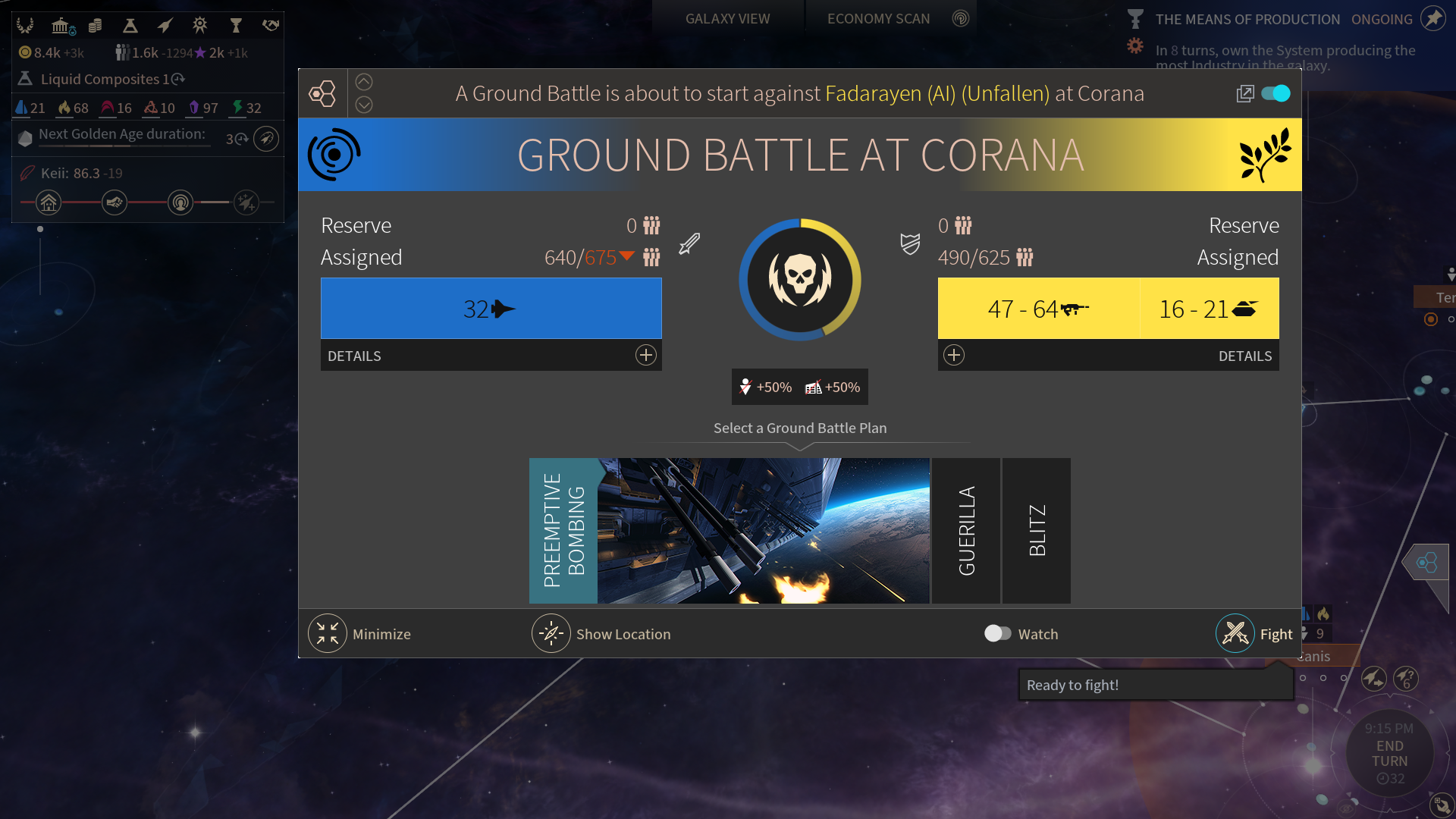Click the pop-out window icon
The image size is (1456, 819).
(x=1244, y=93)
